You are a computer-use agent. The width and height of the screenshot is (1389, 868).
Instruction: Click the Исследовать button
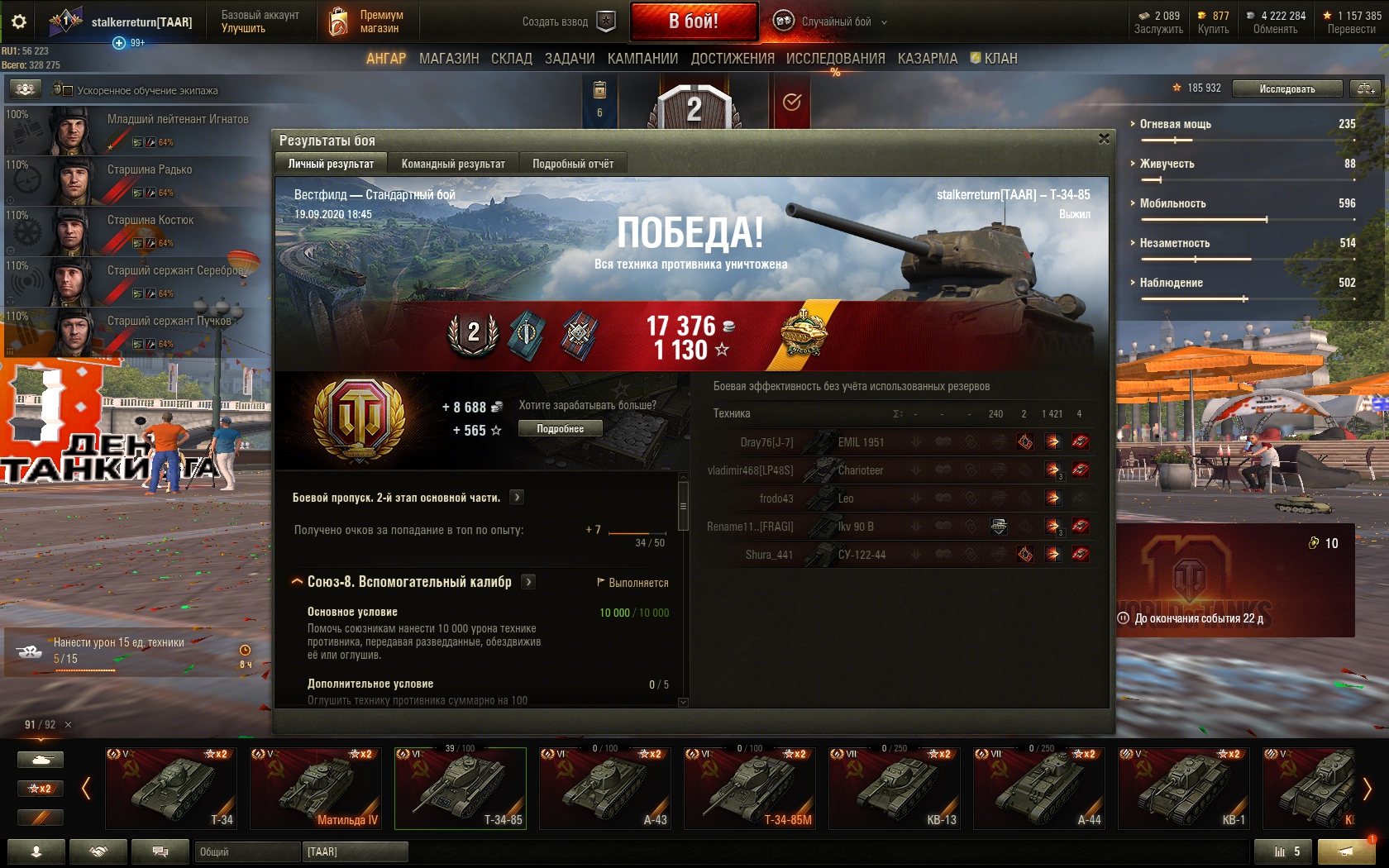(x=1286, y=88)
